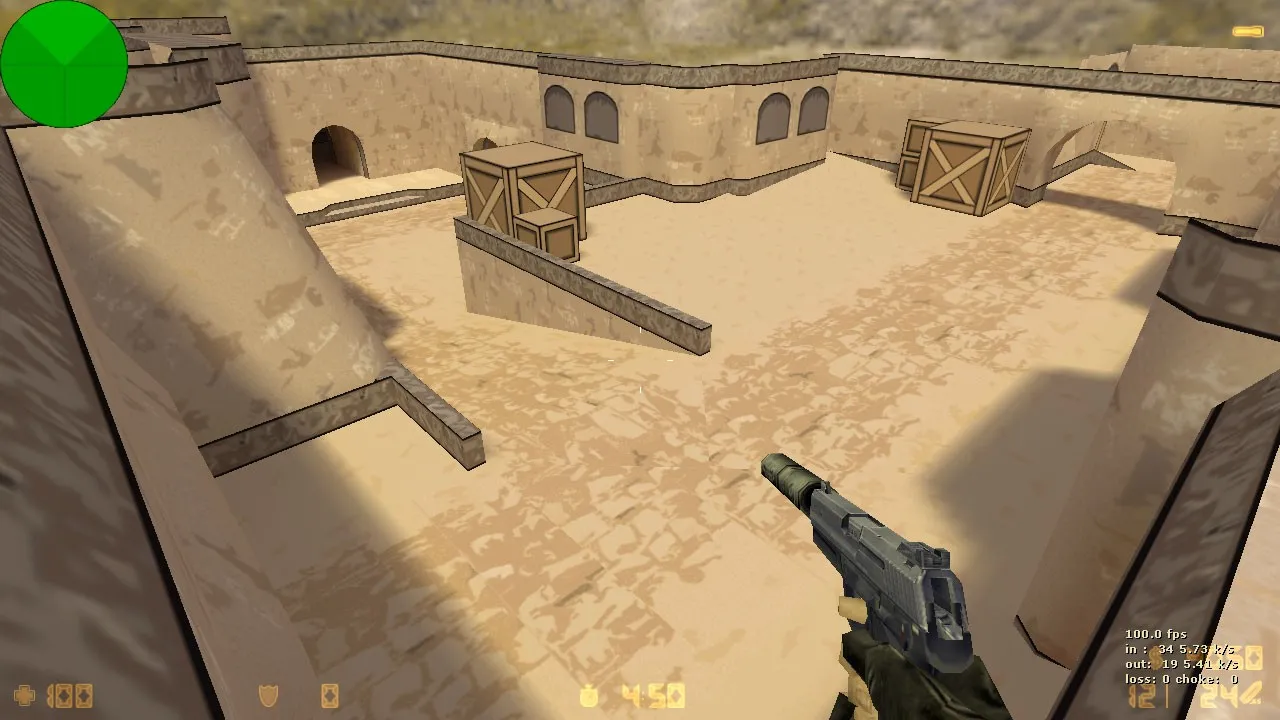Click the 100.0 fps readout
This screenshot has height=720, width=1280.
[x=1156, y=634]
